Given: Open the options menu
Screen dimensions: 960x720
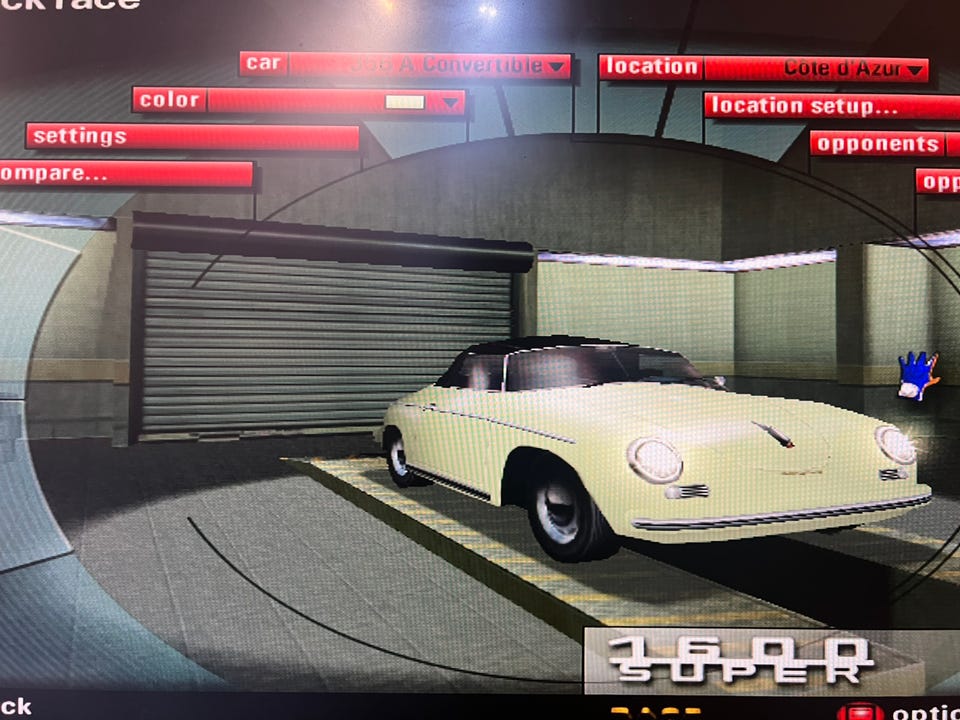Looking at the screenshot, I should pyautogui.click(x=900, y=712).
